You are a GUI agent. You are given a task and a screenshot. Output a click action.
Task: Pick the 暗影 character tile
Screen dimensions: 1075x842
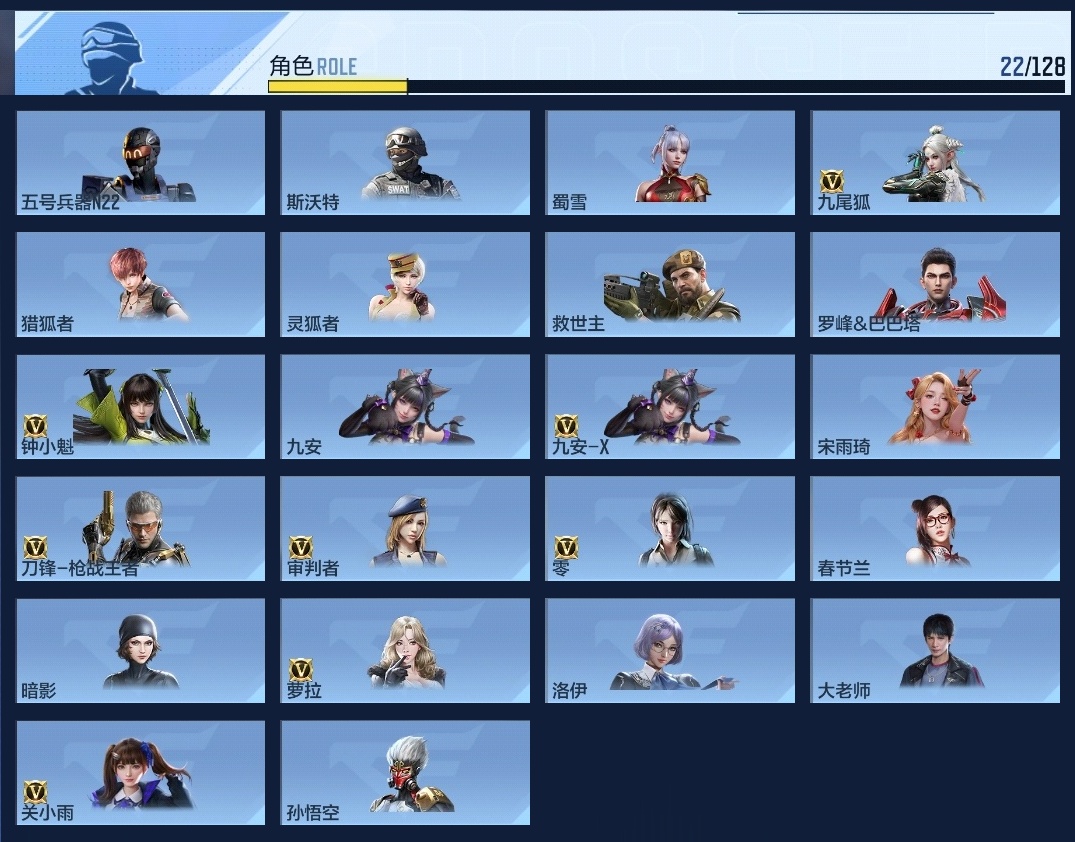pyautogui.click(x=141, y=650)
